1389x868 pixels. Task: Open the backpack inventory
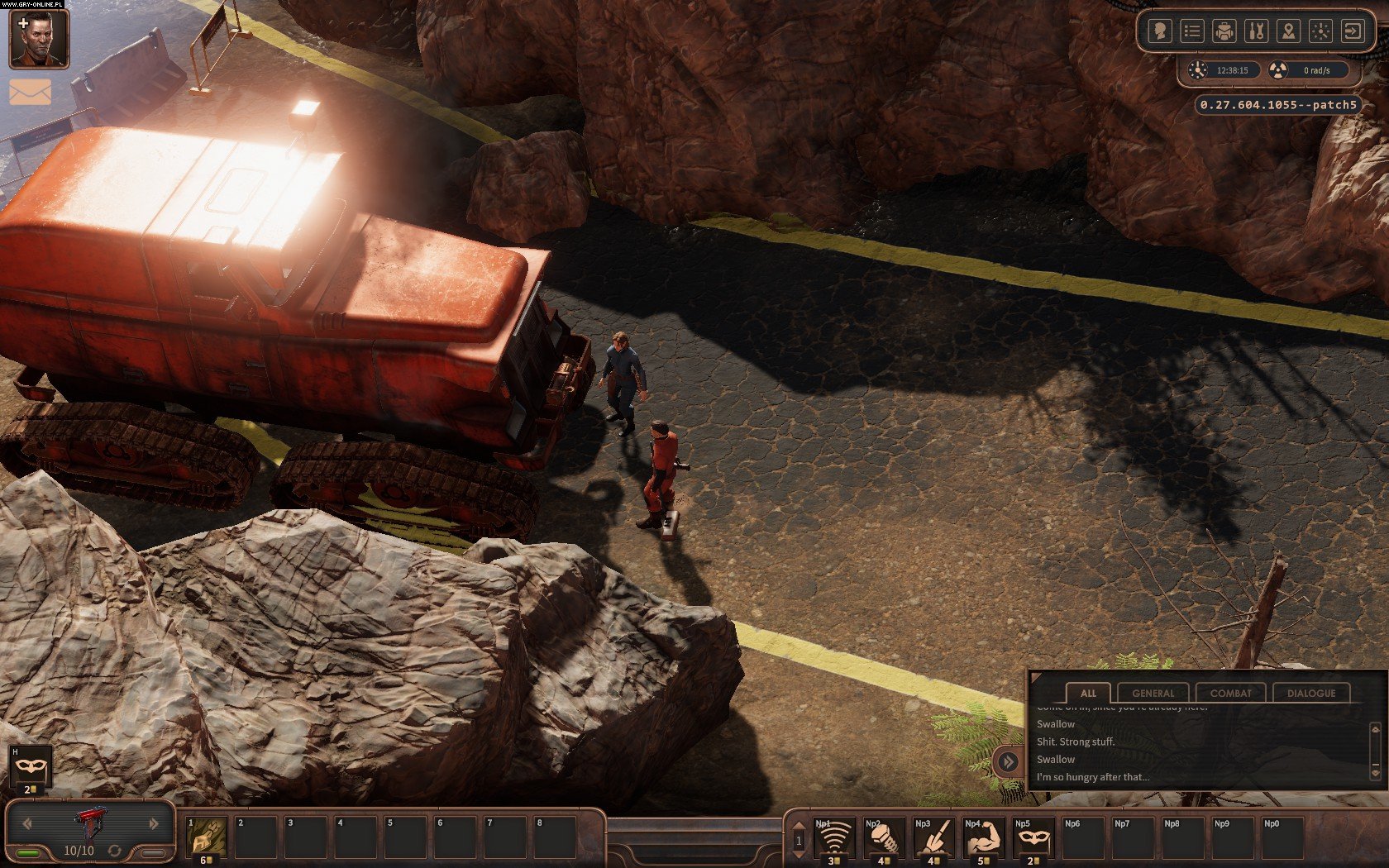pyautogui.click(x=1224, y=31)
